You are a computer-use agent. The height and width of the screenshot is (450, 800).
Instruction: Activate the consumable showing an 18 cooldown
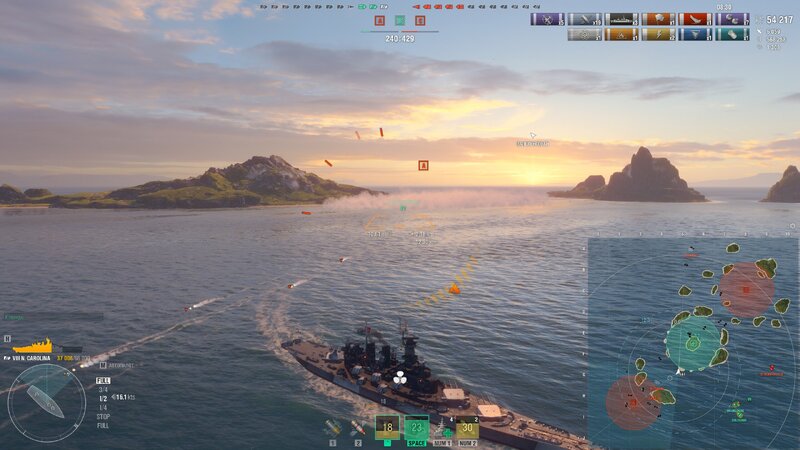pos(388,427)
